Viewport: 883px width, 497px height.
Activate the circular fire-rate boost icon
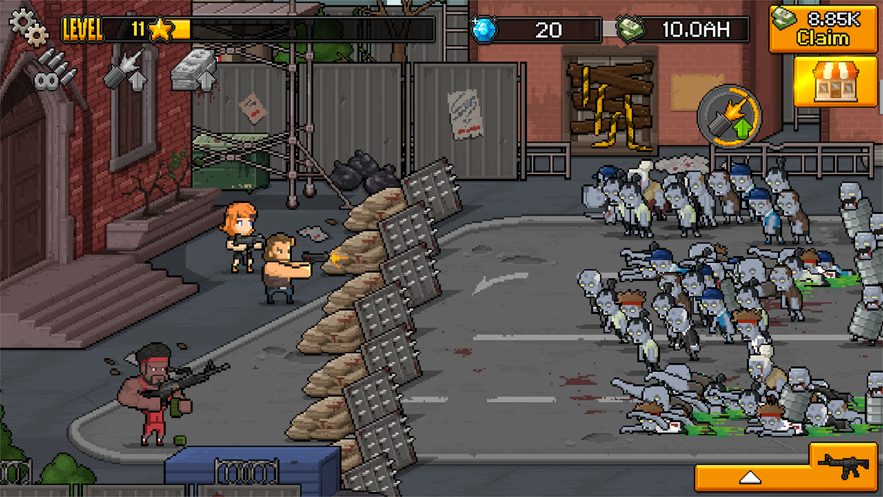coord(728,114)
